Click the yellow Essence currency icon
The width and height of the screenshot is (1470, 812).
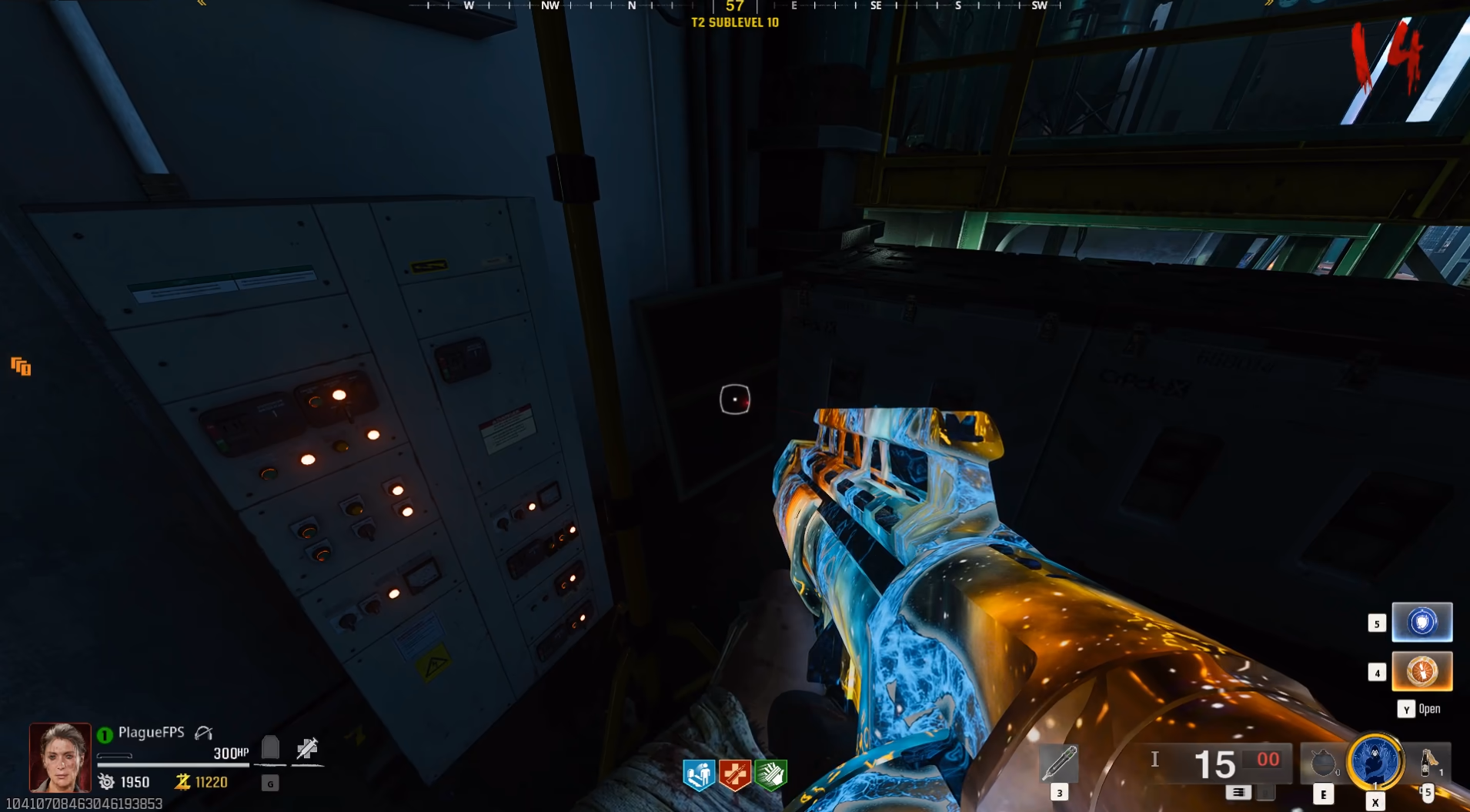click(182, 782)
